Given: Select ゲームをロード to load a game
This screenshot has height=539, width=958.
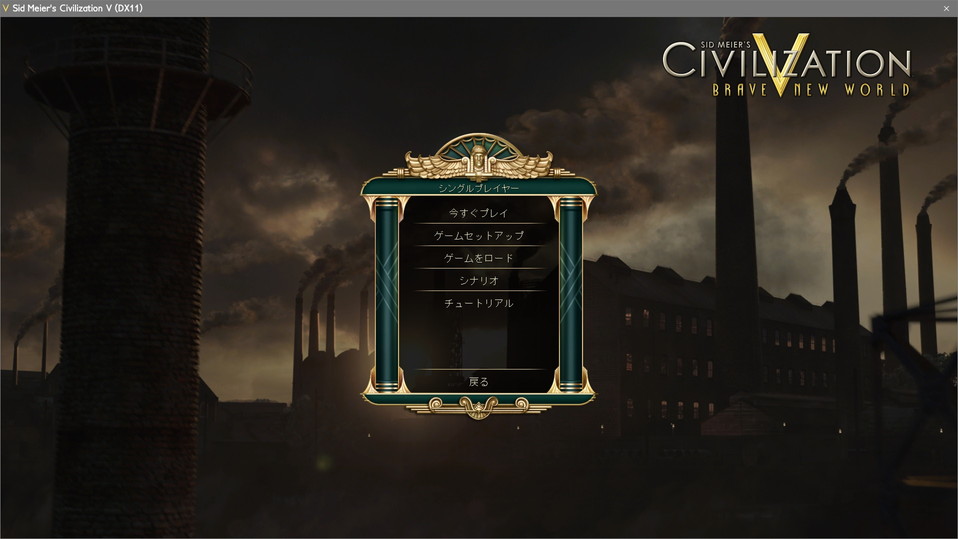Looking at the screenshot, I should pyautogui.click(x=478, y=258).
